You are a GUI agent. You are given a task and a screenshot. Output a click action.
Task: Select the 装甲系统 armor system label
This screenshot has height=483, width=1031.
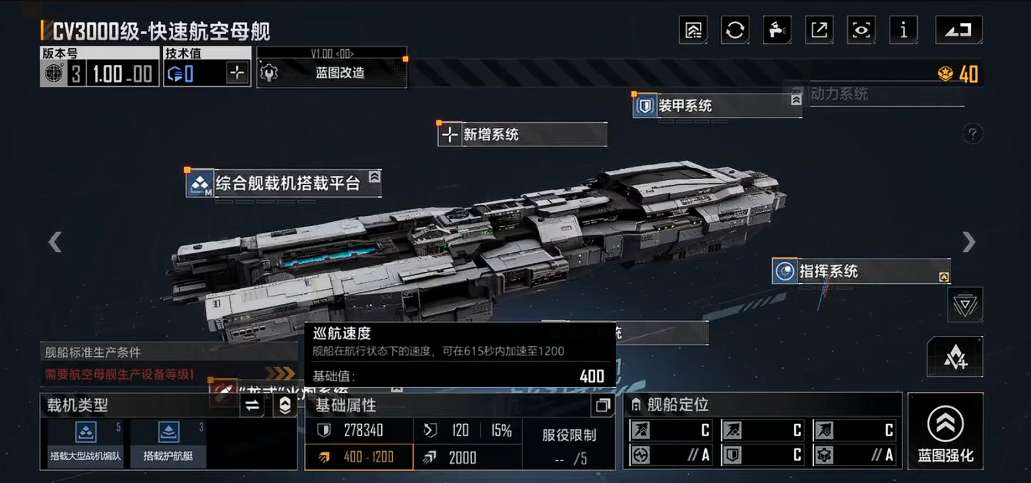[716, 105]
